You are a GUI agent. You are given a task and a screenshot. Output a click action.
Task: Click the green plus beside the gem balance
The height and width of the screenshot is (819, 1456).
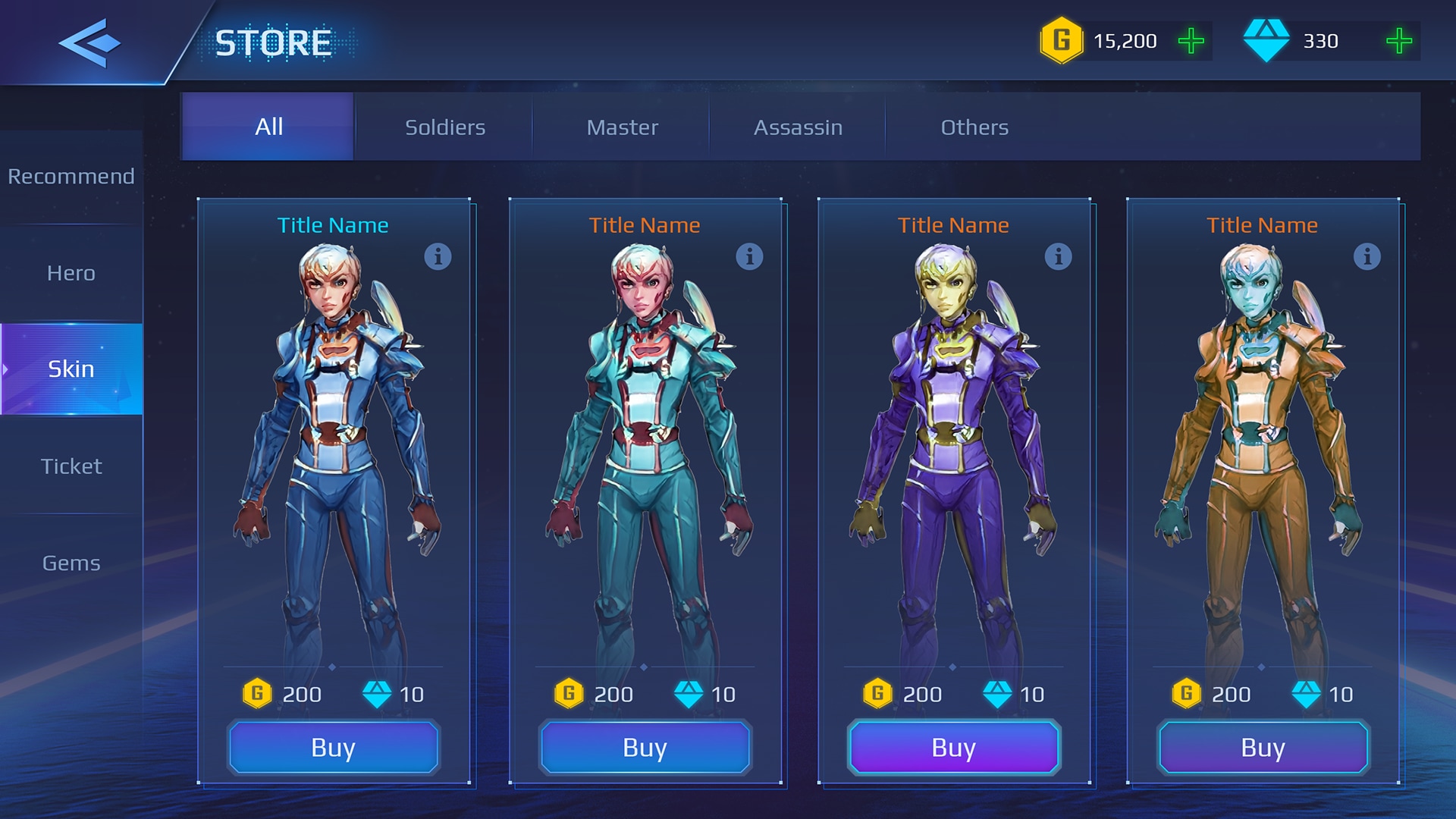1398,42
